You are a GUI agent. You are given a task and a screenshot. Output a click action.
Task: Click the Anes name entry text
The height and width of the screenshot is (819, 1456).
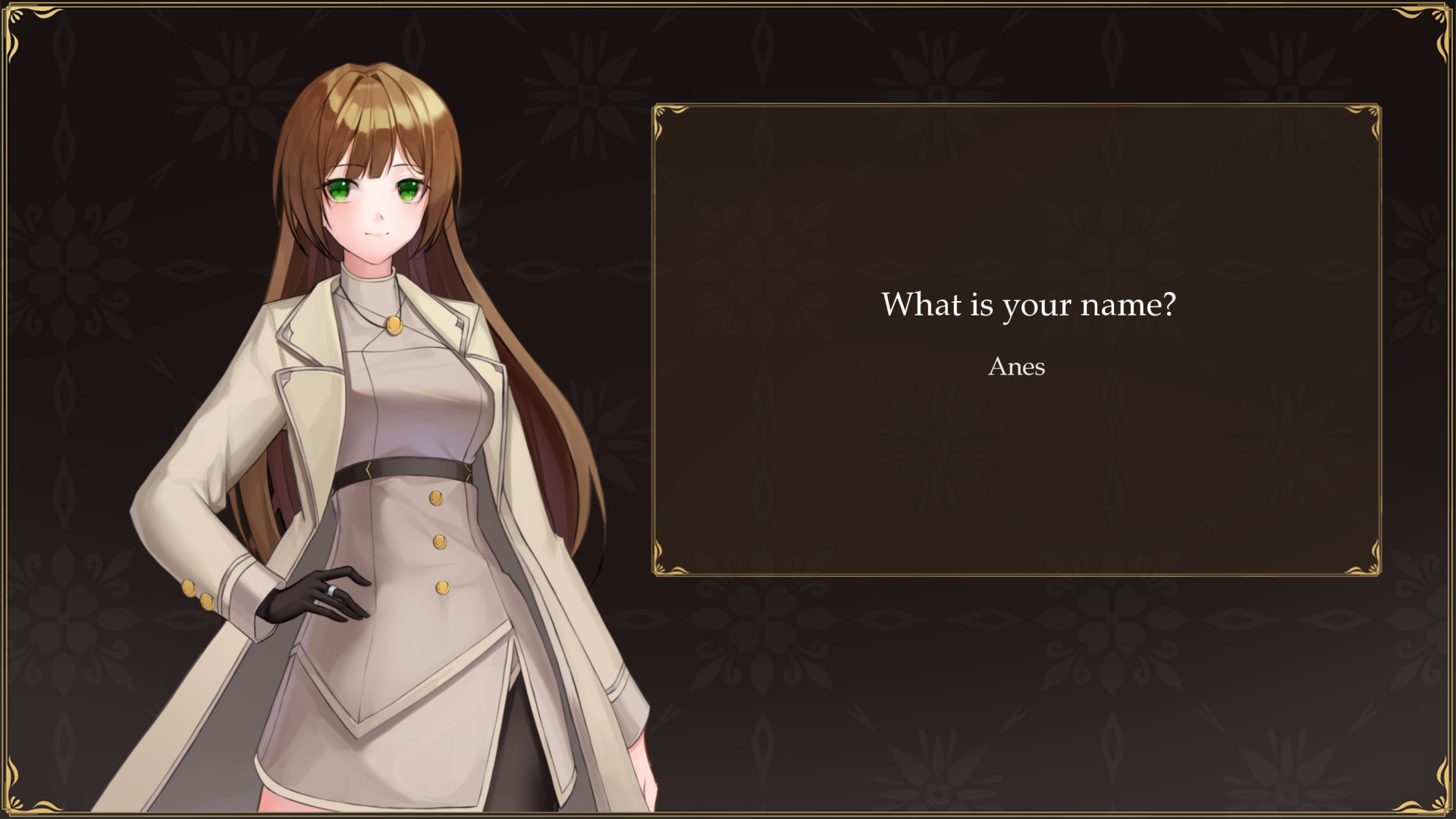coord(1016,367)
